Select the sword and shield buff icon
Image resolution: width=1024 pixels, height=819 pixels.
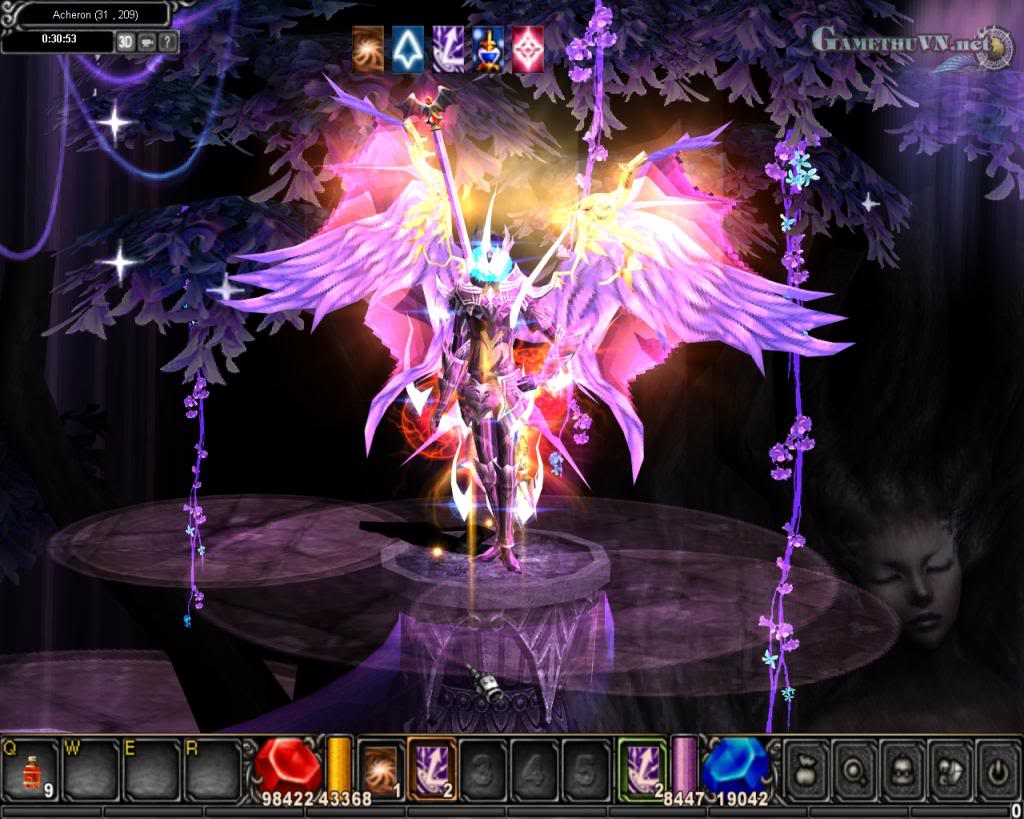coord(488,49)
